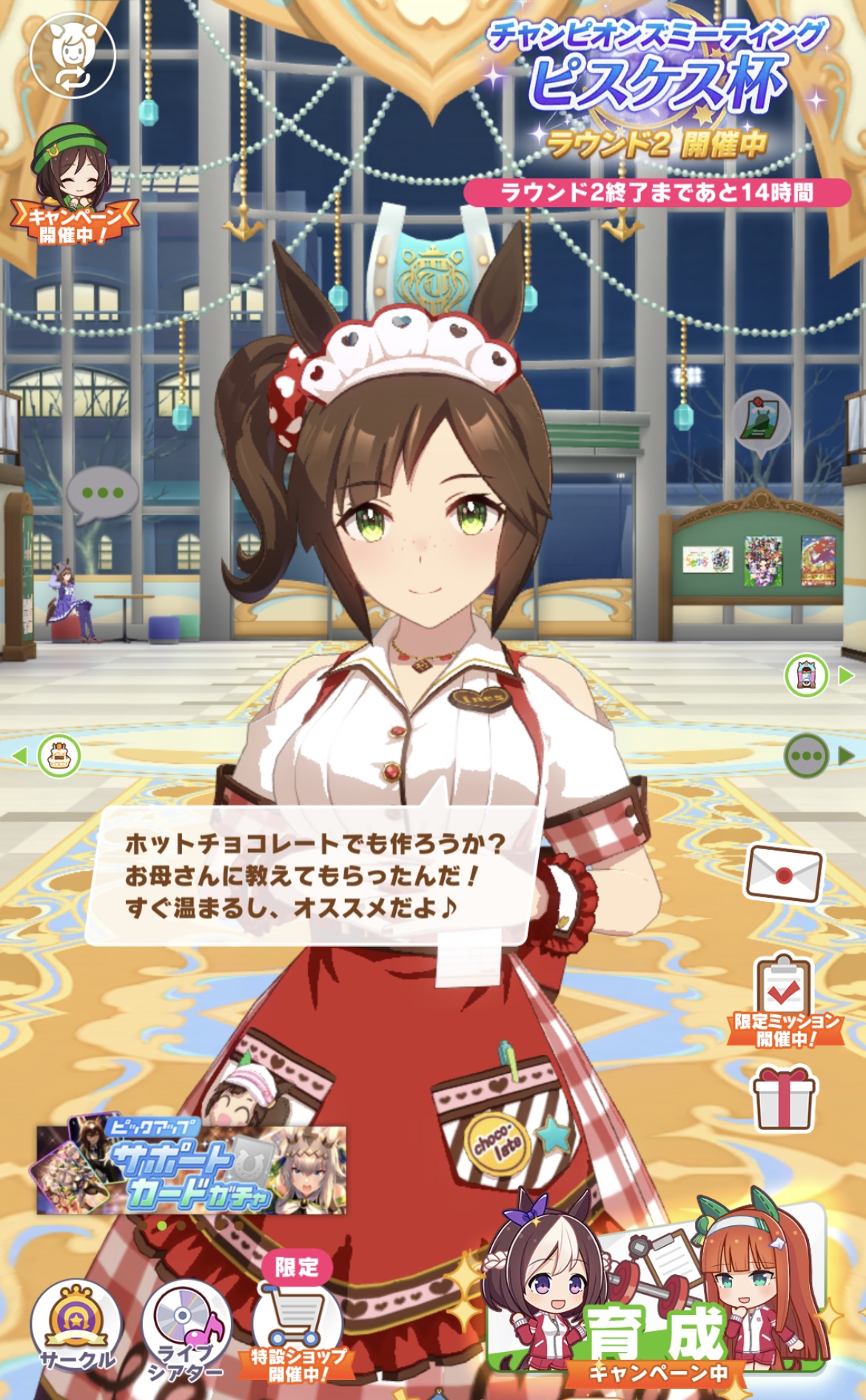Tap the hot chocolate dialogue bubble
This screenshot has width=866, height=1400.
[315, 875]
